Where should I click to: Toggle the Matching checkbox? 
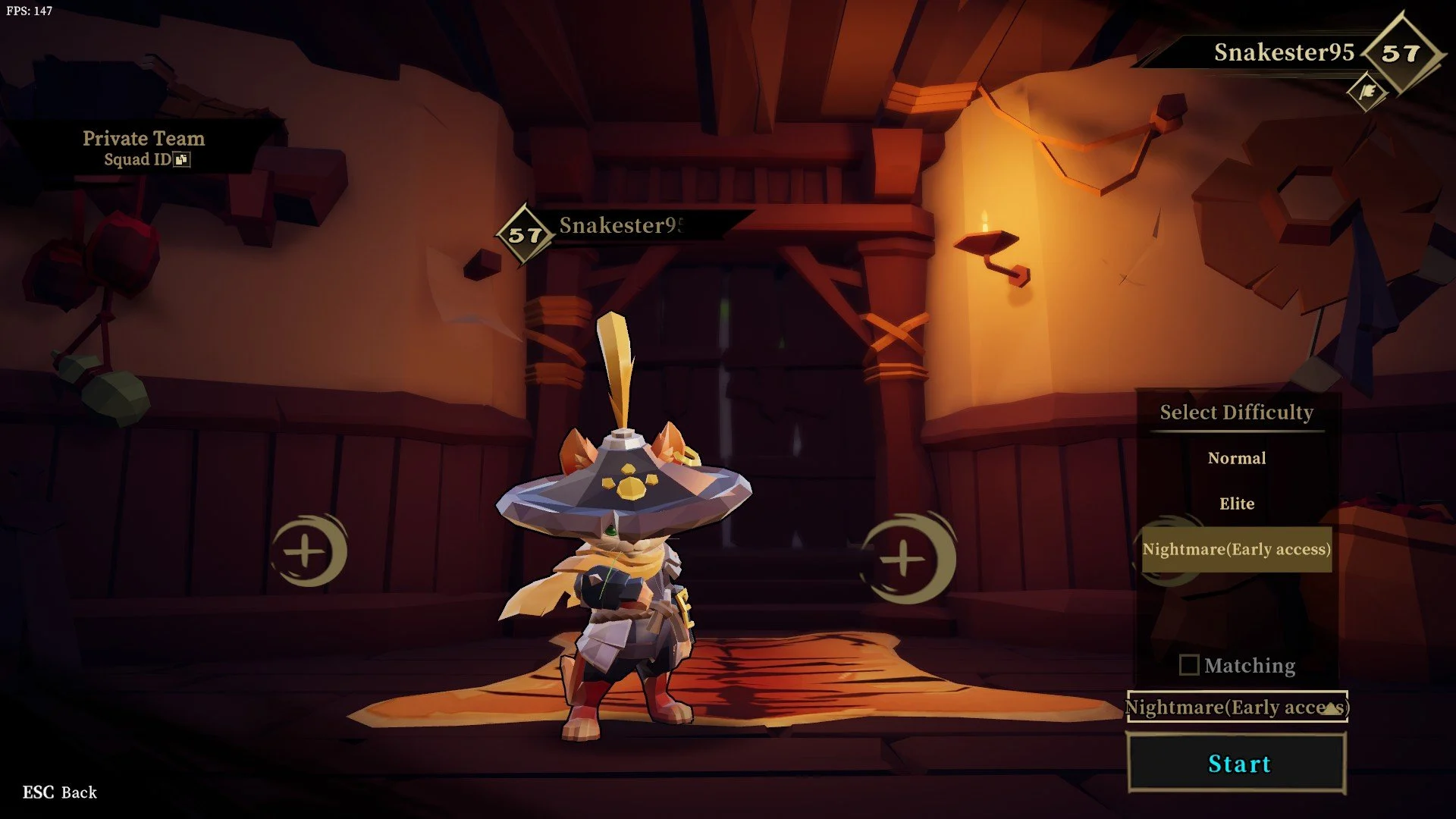1189,665
